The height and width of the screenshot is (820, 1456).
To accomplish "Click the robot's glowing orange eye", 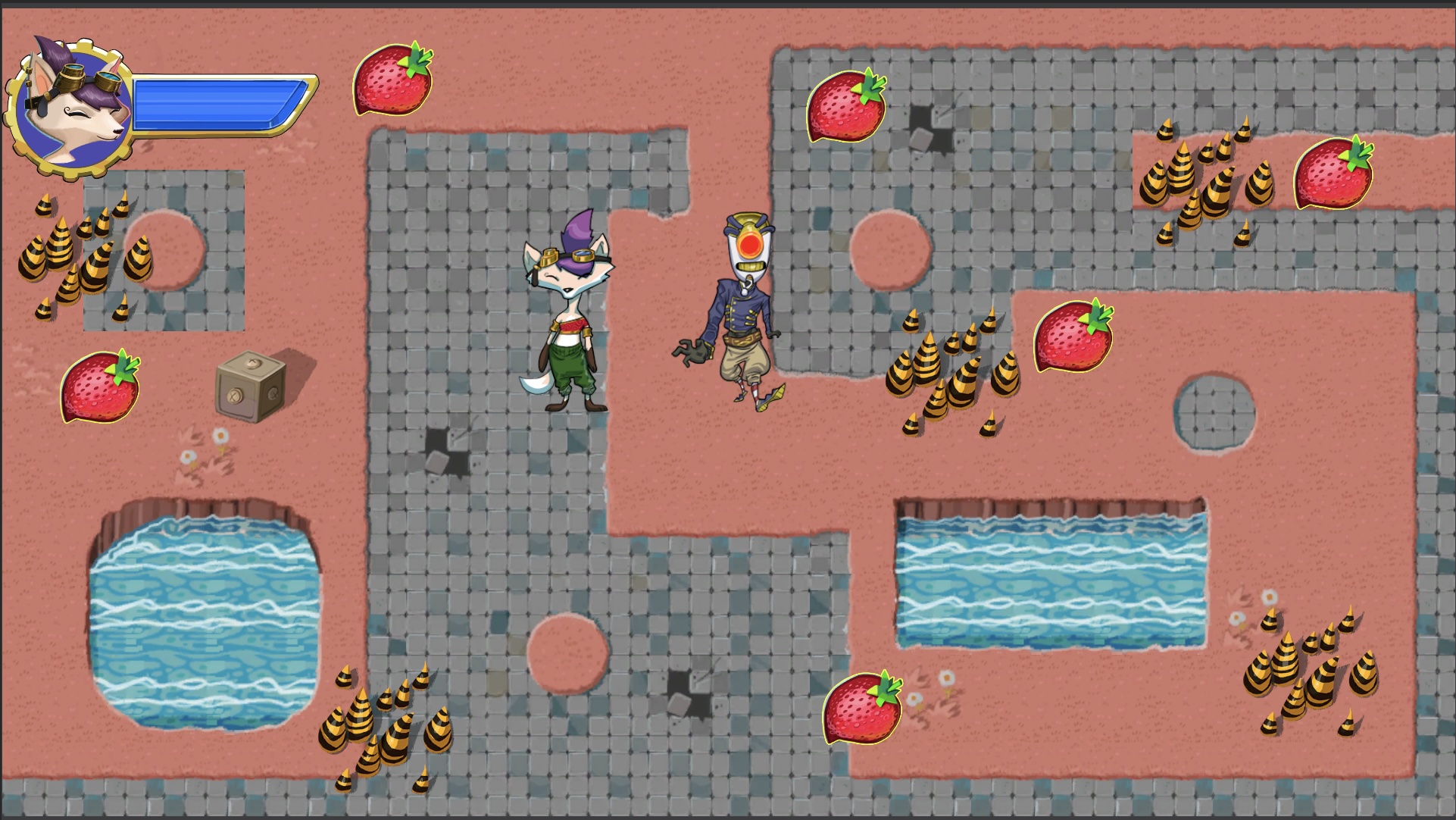I will coord(748,246).
